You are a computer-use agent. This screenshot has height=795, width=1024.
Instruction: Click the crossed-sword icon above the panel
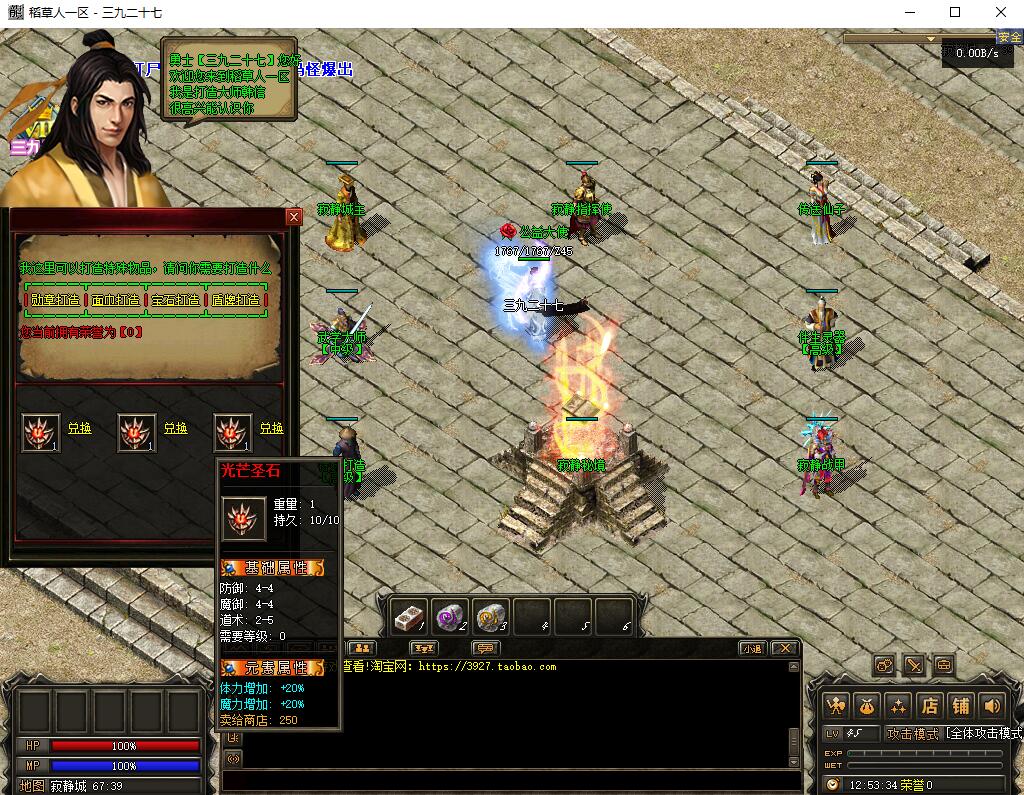[914, 665]
